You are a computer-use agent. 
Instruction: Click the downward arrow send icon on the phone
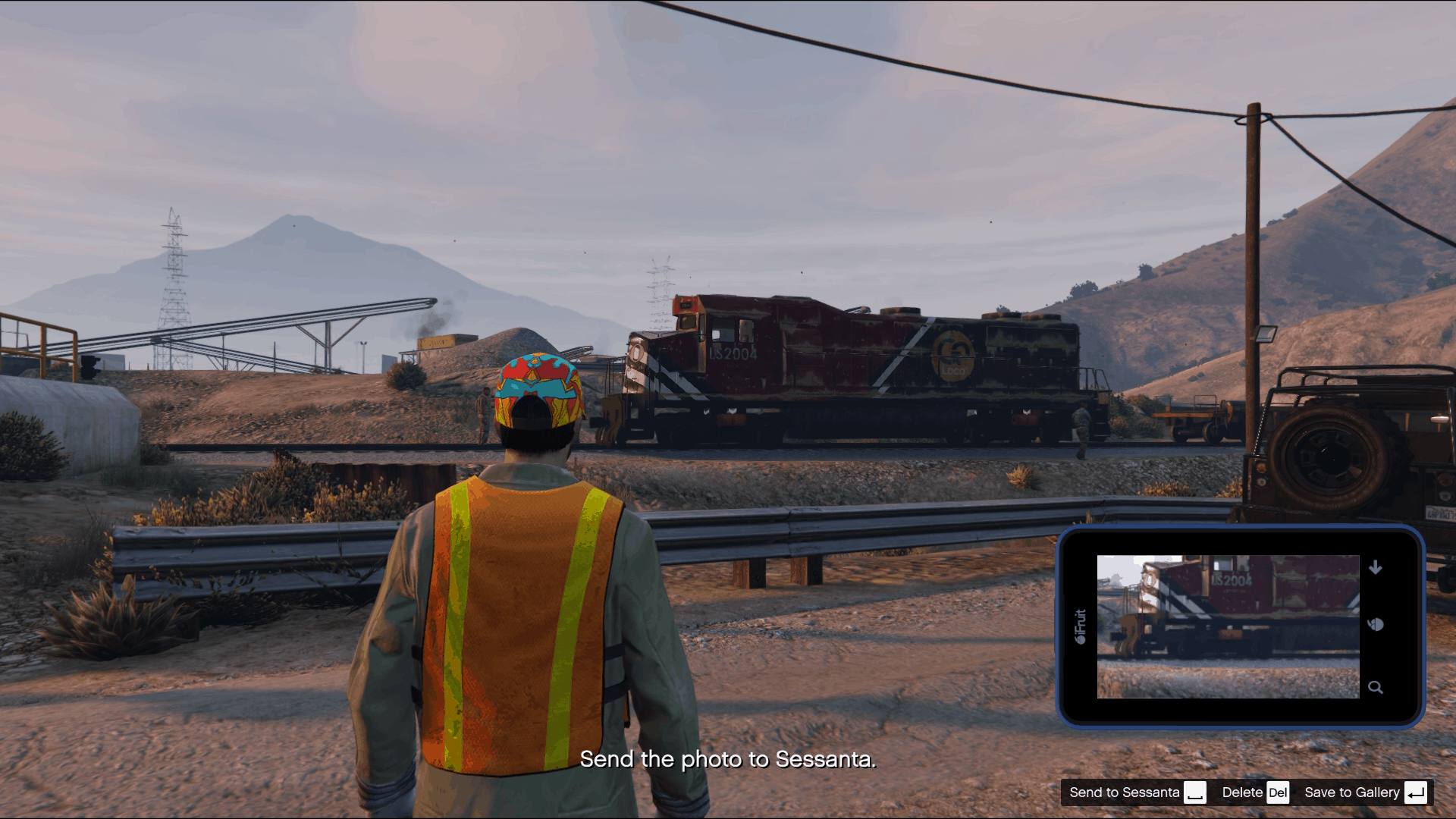coord(1376,566)
